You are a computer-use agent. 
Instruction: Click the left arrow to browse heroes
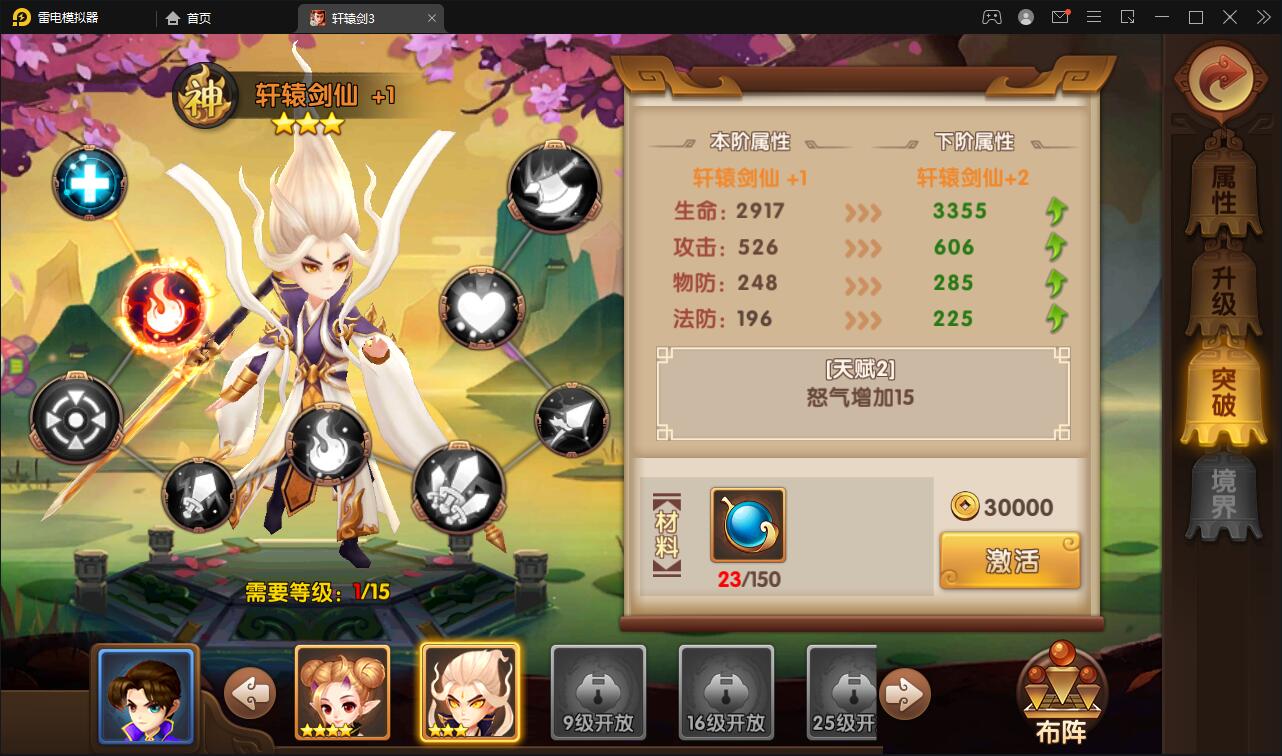pyautogui.click(x=250, y=693)
